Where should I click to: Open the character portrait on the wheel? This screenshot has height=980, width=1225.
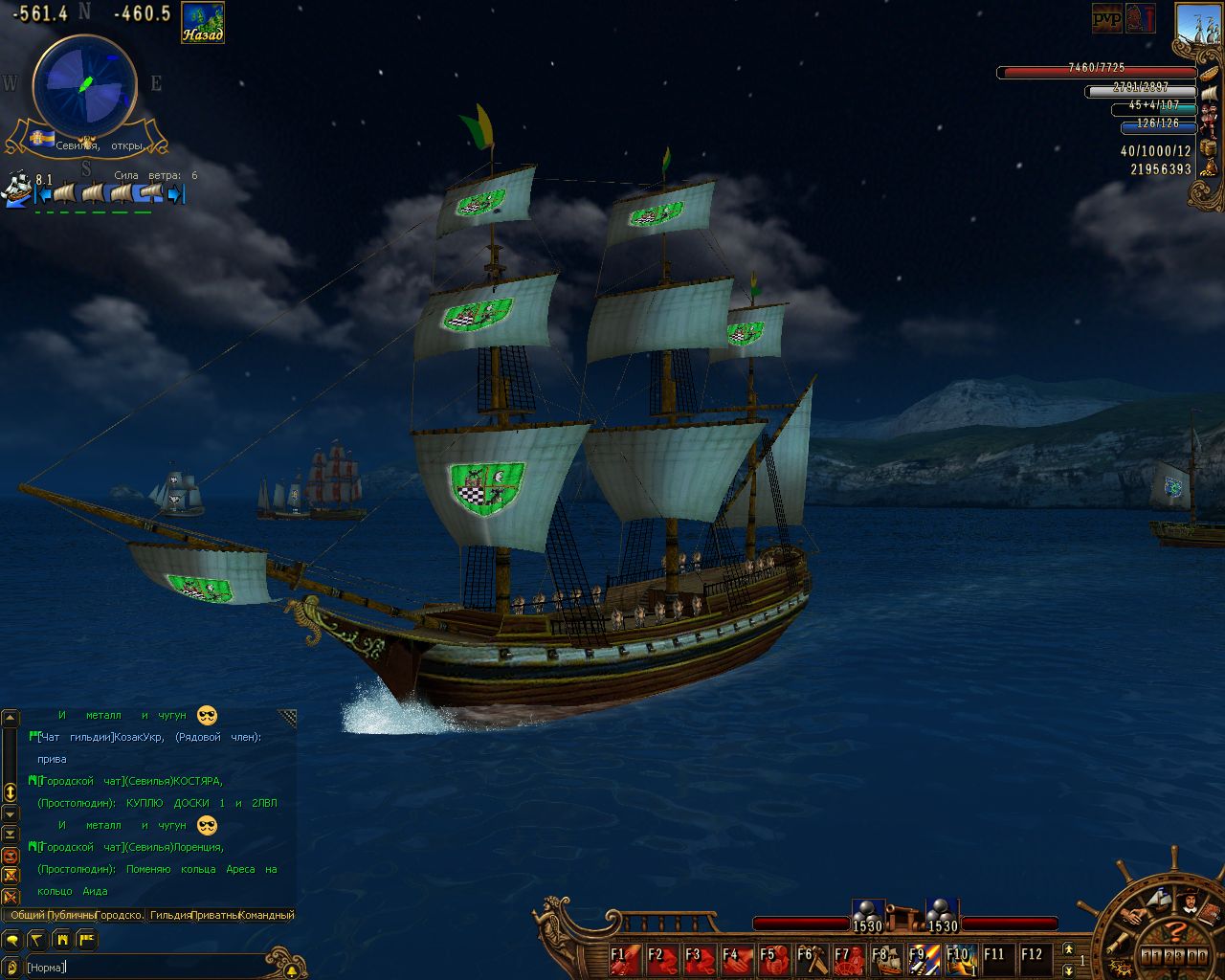[1190, 901]
